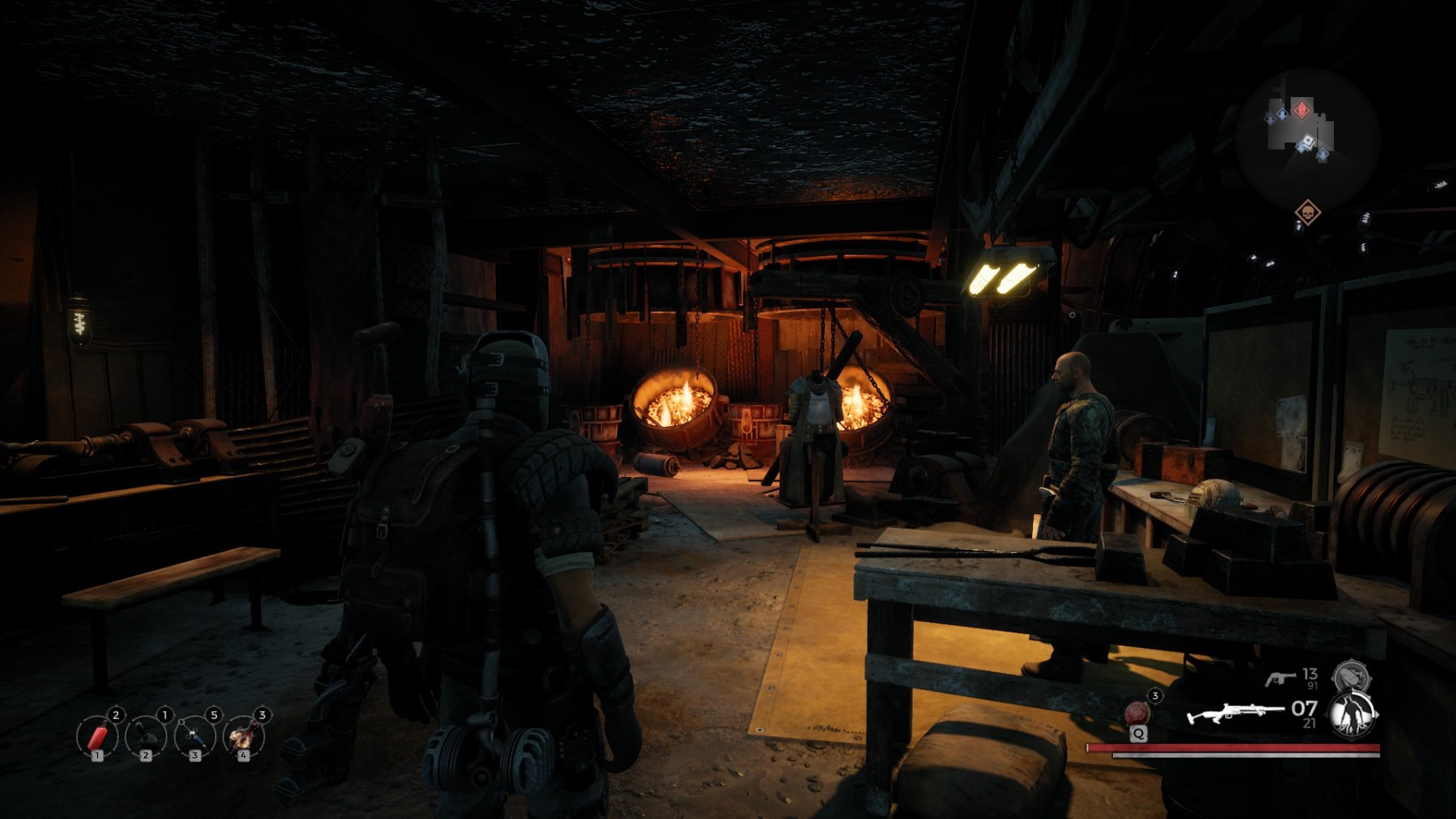Click the skull diamond marker below minimap
Viewport: 1456px width, 819px height.
click(1308, 213)
